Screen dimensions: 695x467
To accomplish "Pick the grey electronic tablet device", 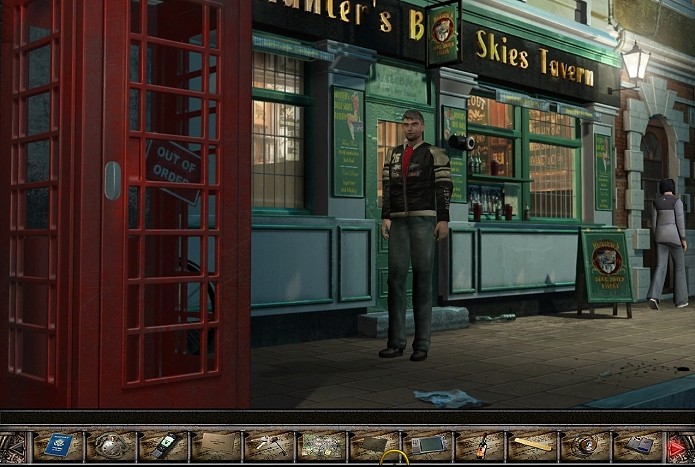I will pyautogui.click(x=427, y=444).
